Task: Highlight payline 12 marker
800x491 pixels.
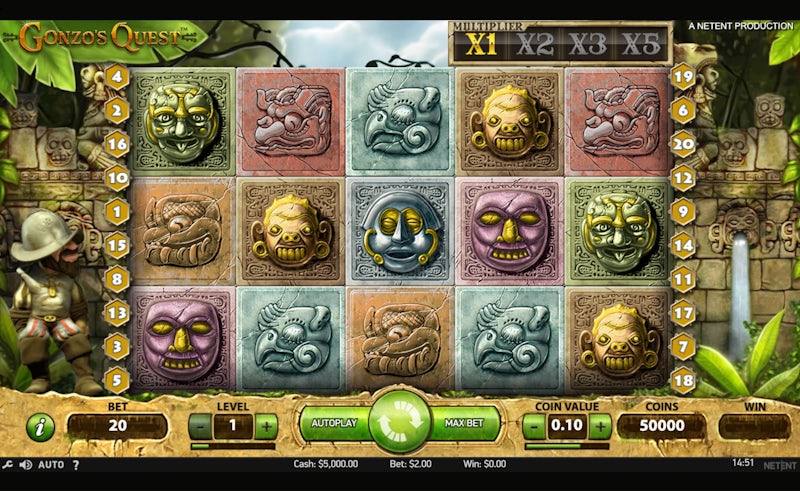Action: (683, 178)
